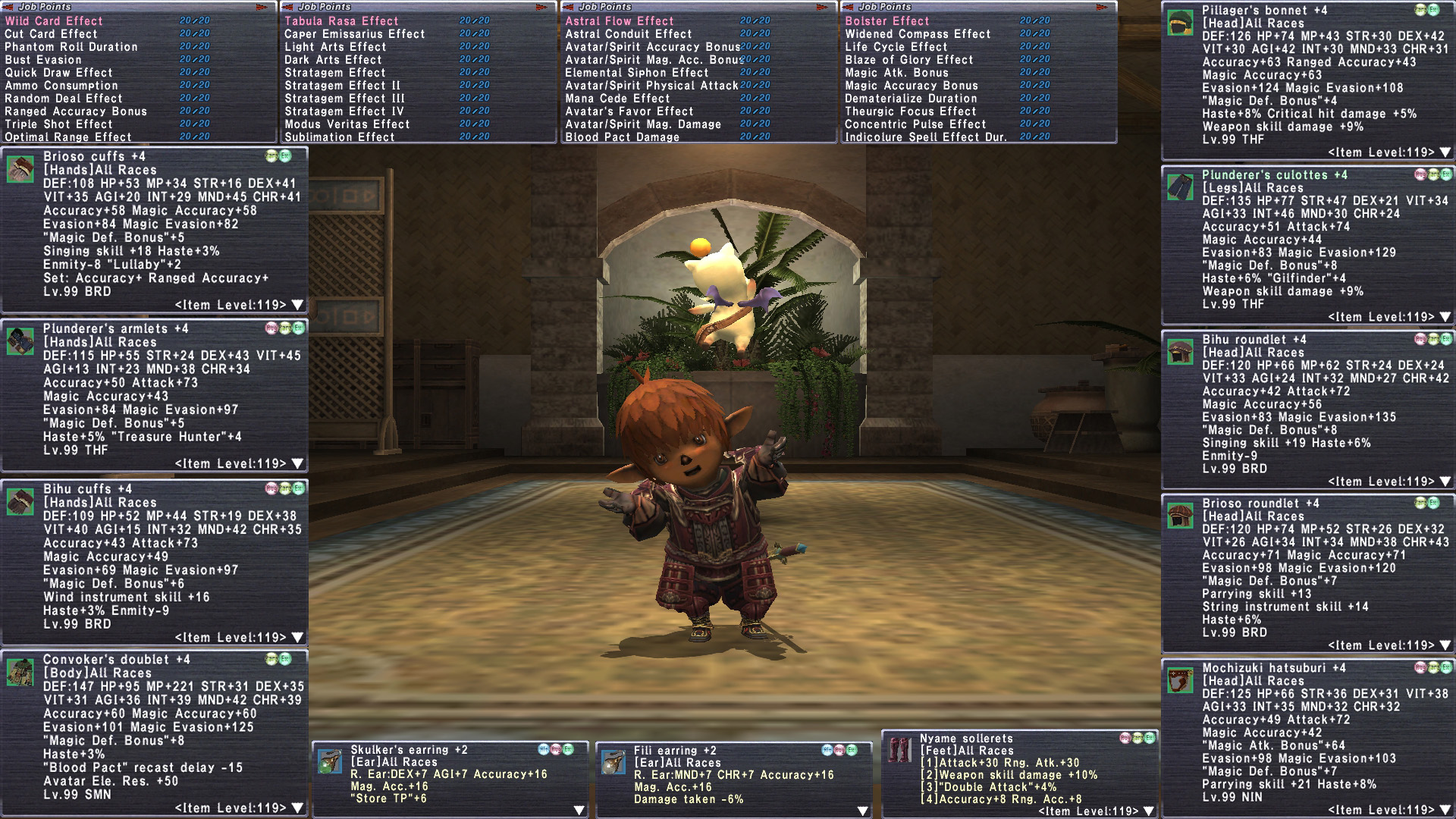Select the Convoker's doublet +4 icon

(20, 672)
